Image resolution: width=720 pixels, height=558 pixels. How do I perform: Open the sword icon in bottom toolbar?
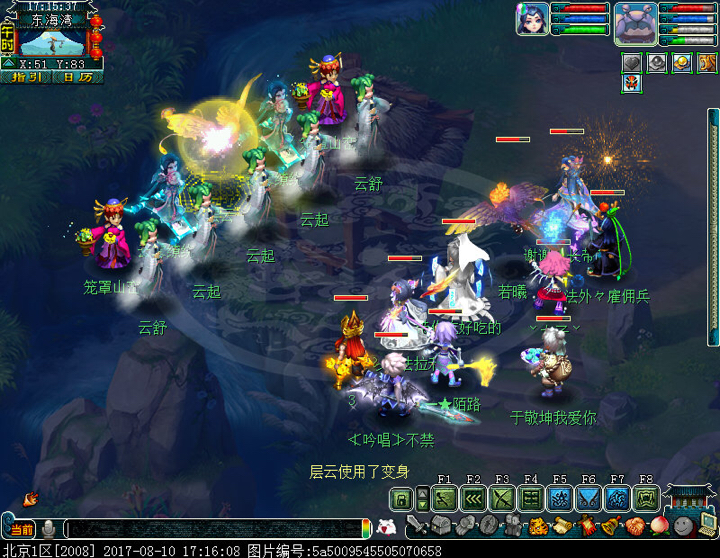[416, 525]
